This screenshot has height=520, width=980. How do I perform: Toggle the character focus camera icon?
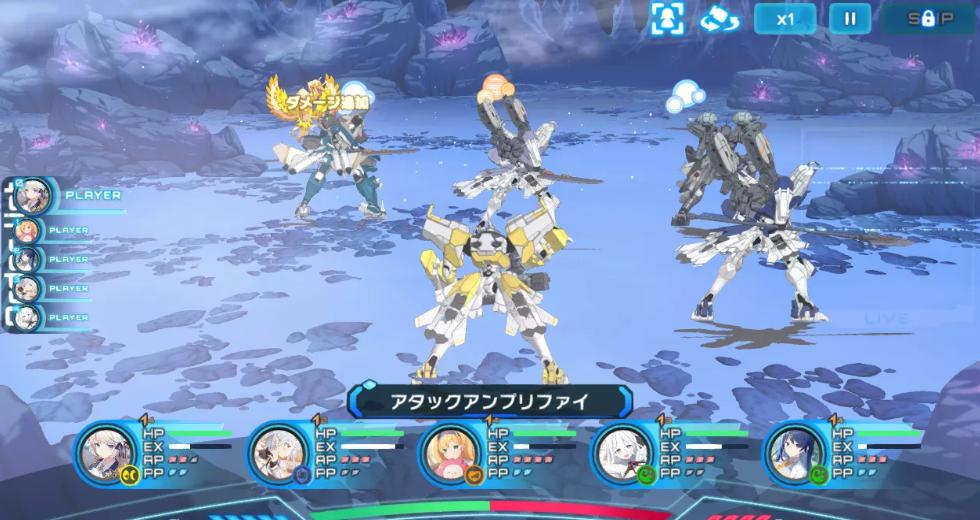coord(668,18)
